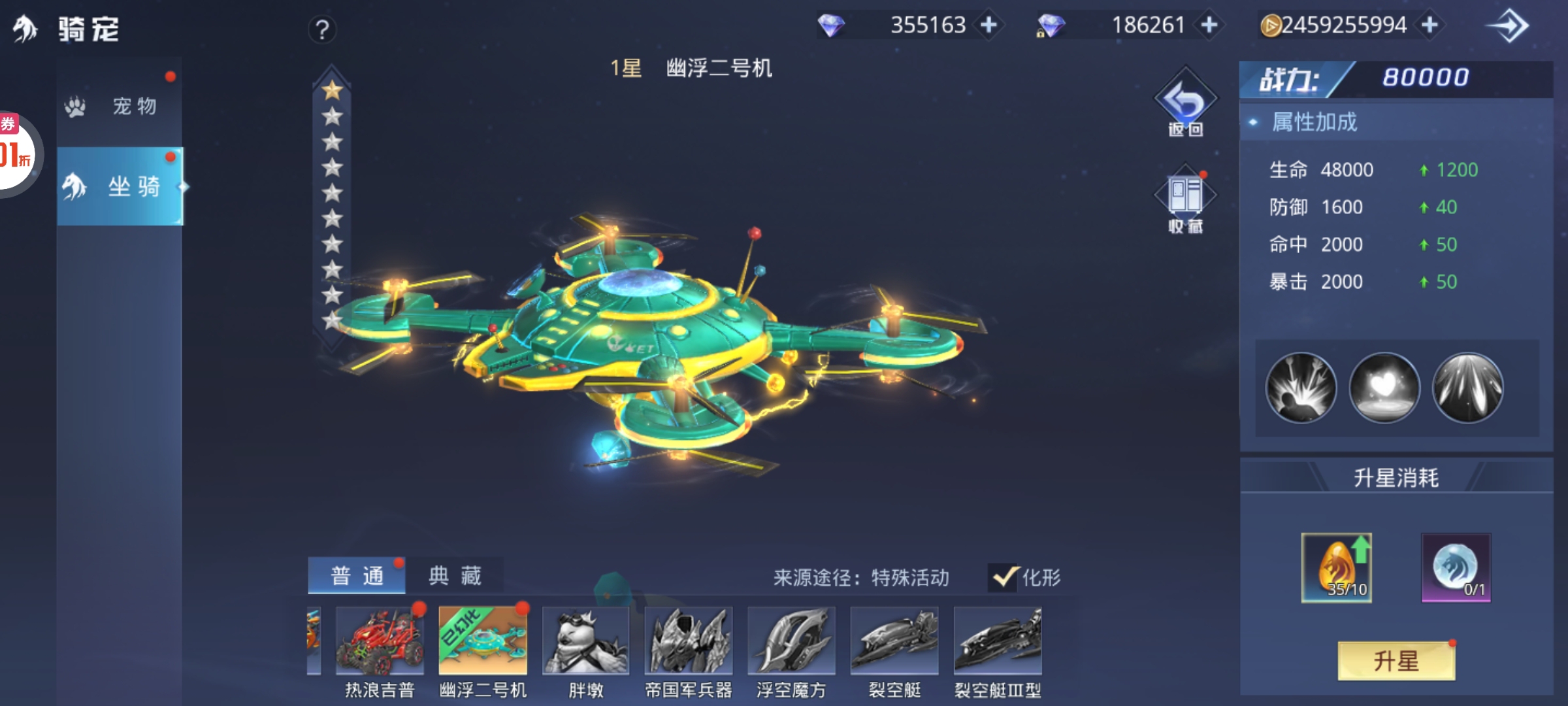1568x706 pixels.
Task: Inspect the golden egg material slot
Action: (x=1336, y=567)
